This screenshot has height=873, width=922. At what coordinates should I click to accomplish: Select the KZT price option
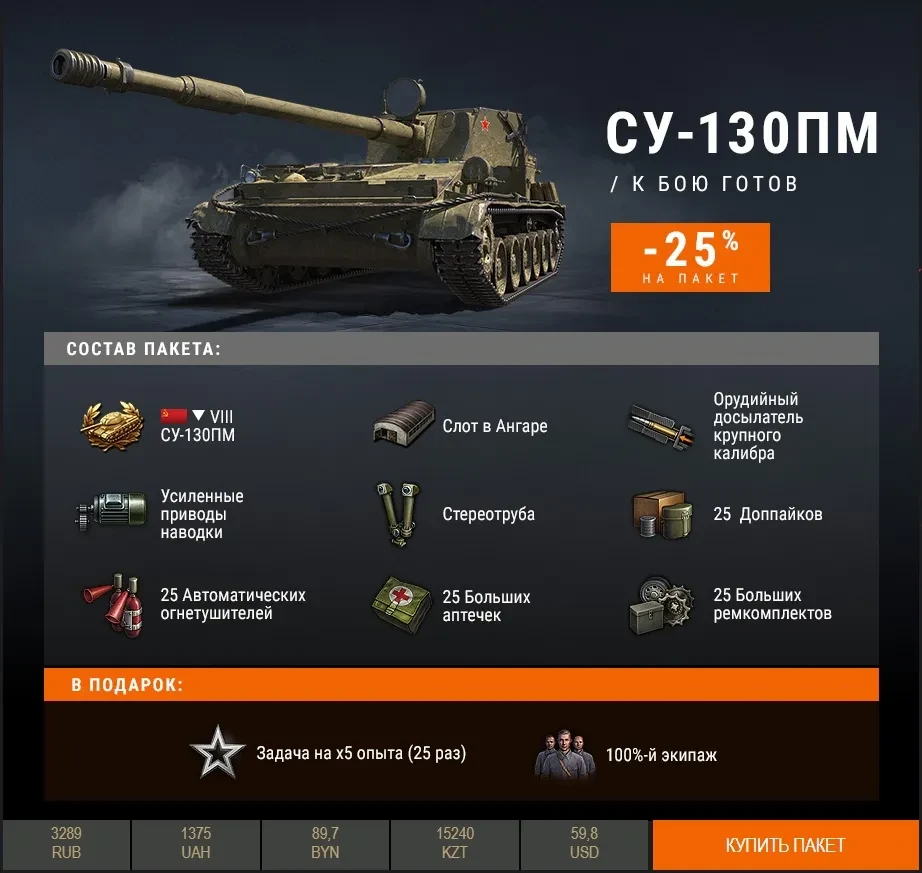click(455, 843)
